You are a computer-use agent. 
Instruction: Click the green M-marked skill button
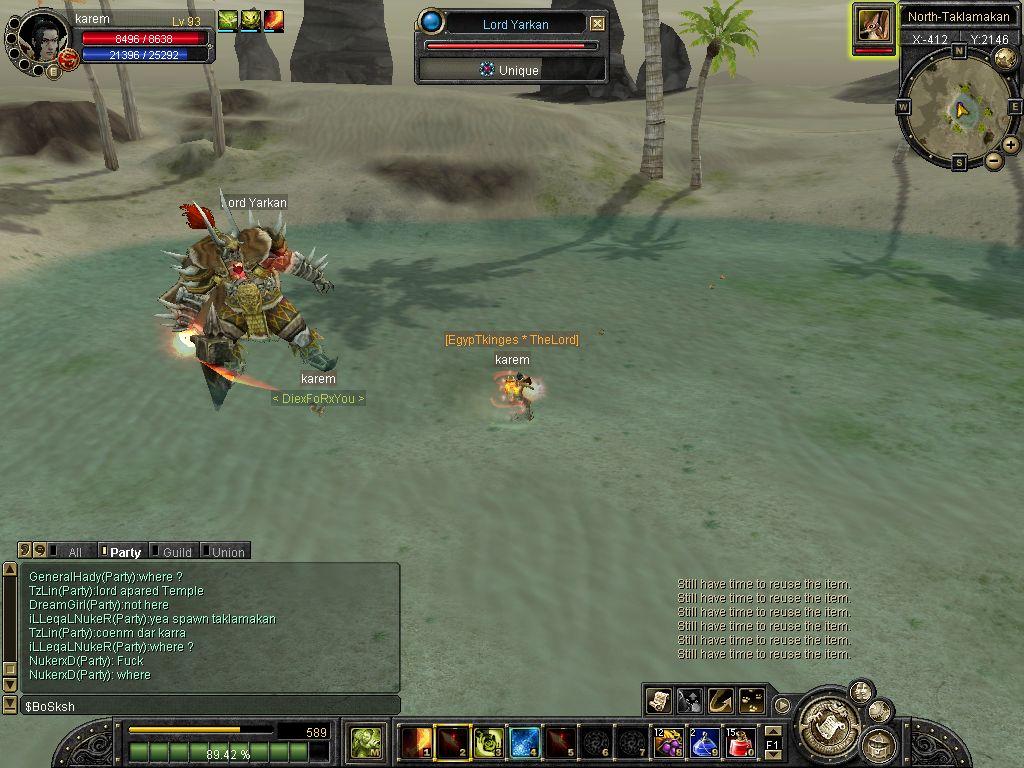[366, 743]
